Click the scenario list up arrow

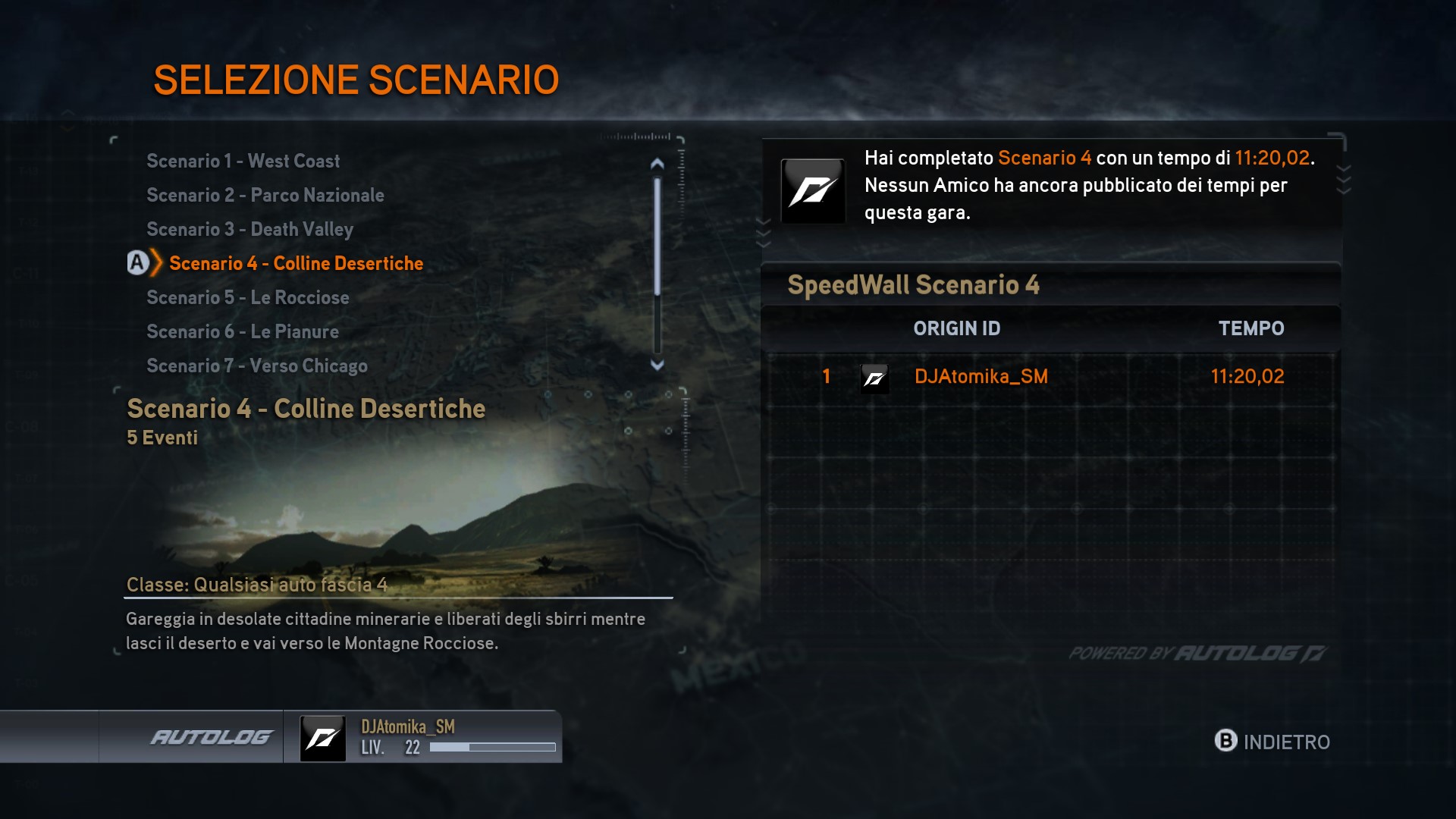pyautogui.click(x=657, y=163)
